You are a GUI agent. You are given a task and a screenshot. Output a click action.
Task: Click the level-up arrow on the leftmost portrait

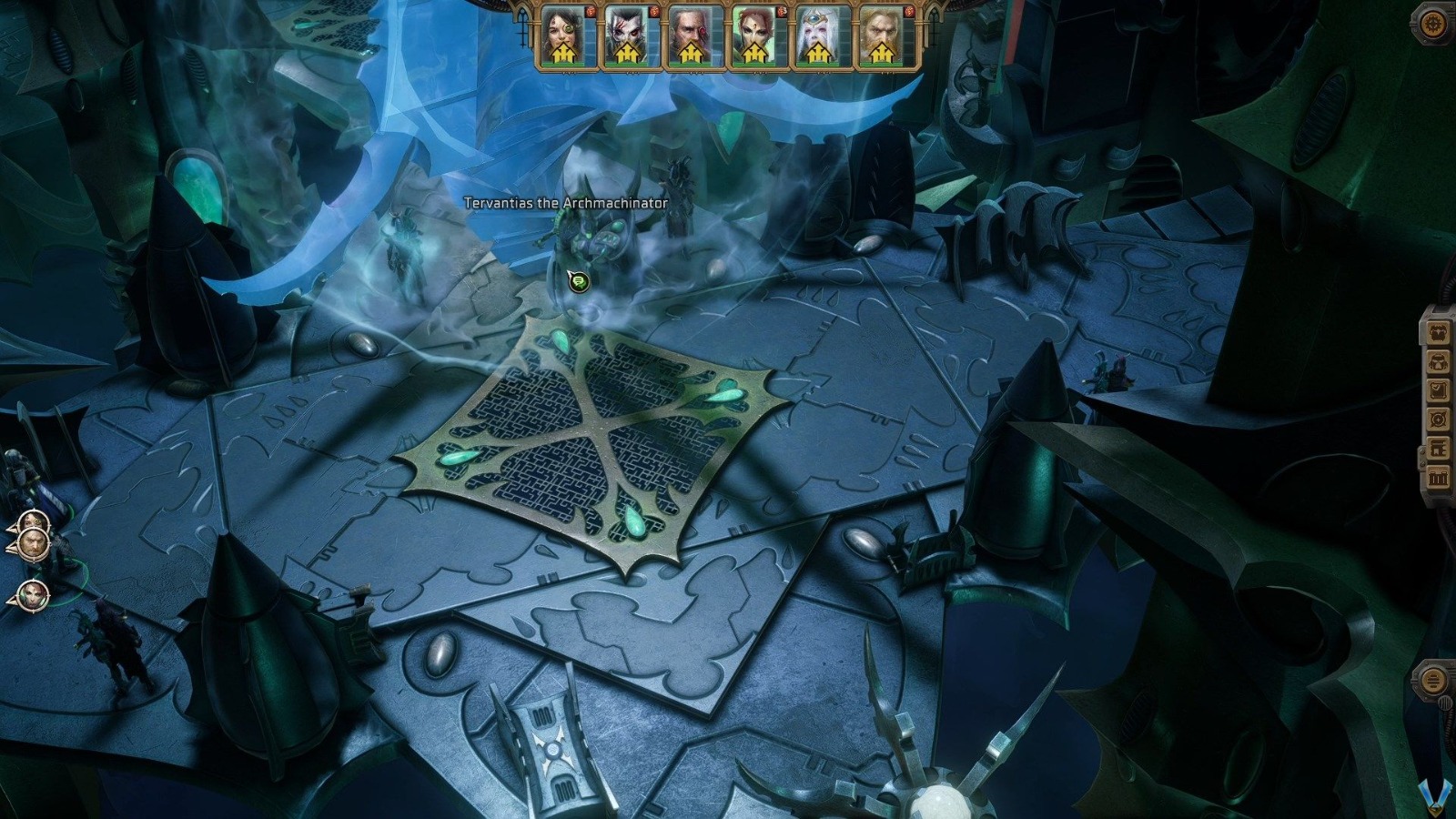click(x=563, y=53)
